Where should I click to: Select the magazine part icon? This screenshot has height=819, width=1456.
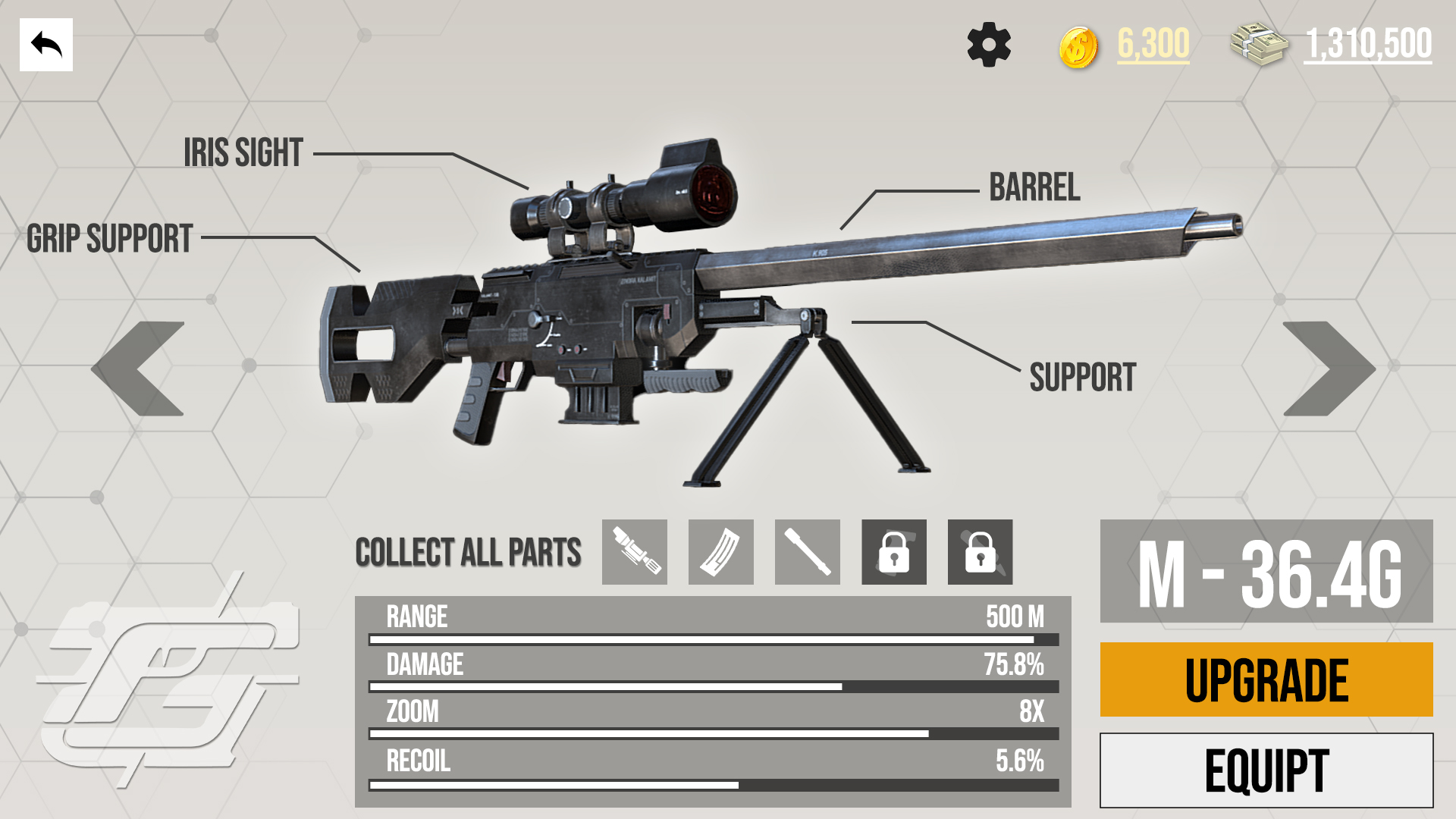coord(720,553)
